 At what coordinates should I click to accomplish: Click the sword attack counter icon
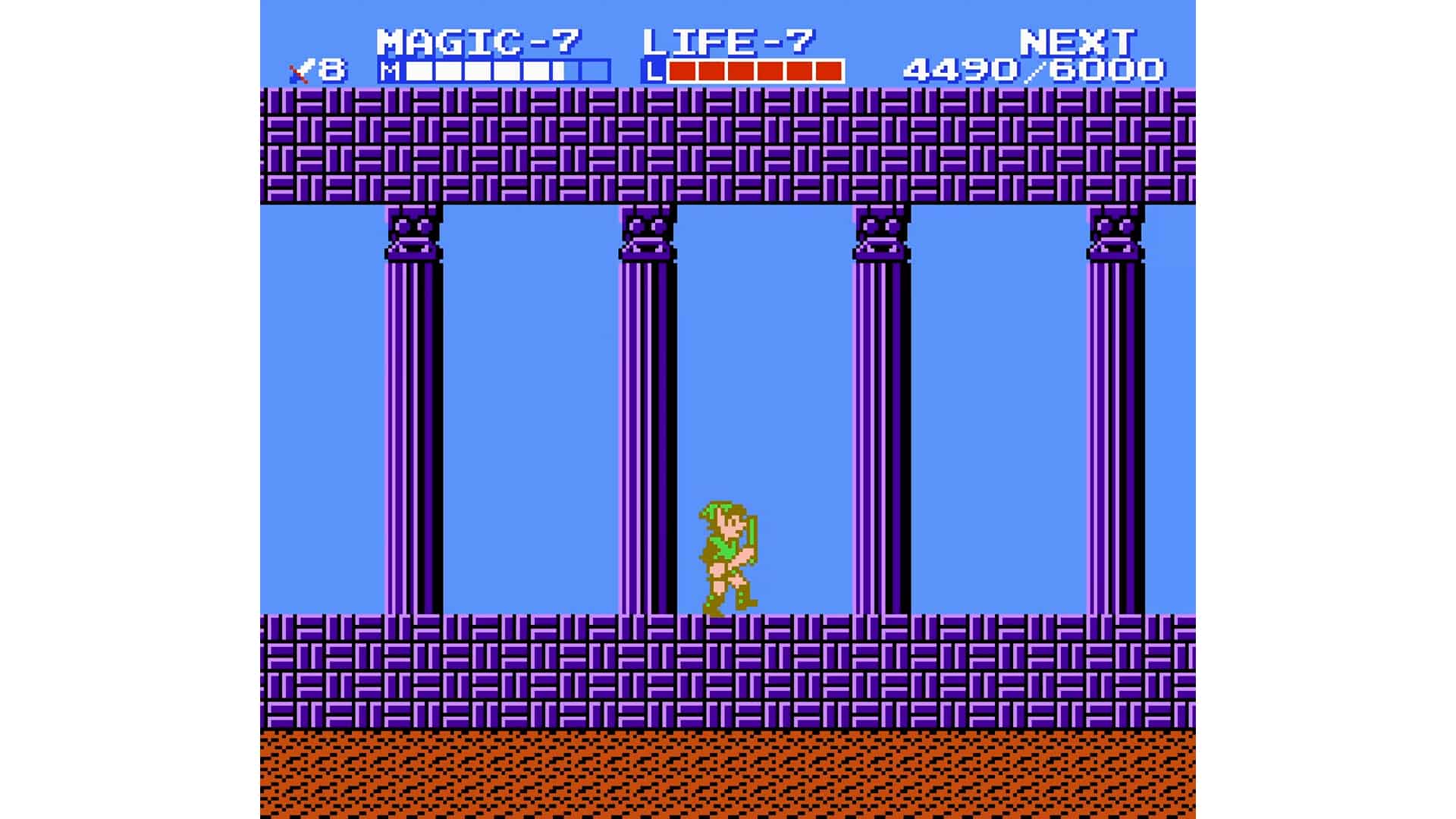pyautogui.click(x=297, y=72)
